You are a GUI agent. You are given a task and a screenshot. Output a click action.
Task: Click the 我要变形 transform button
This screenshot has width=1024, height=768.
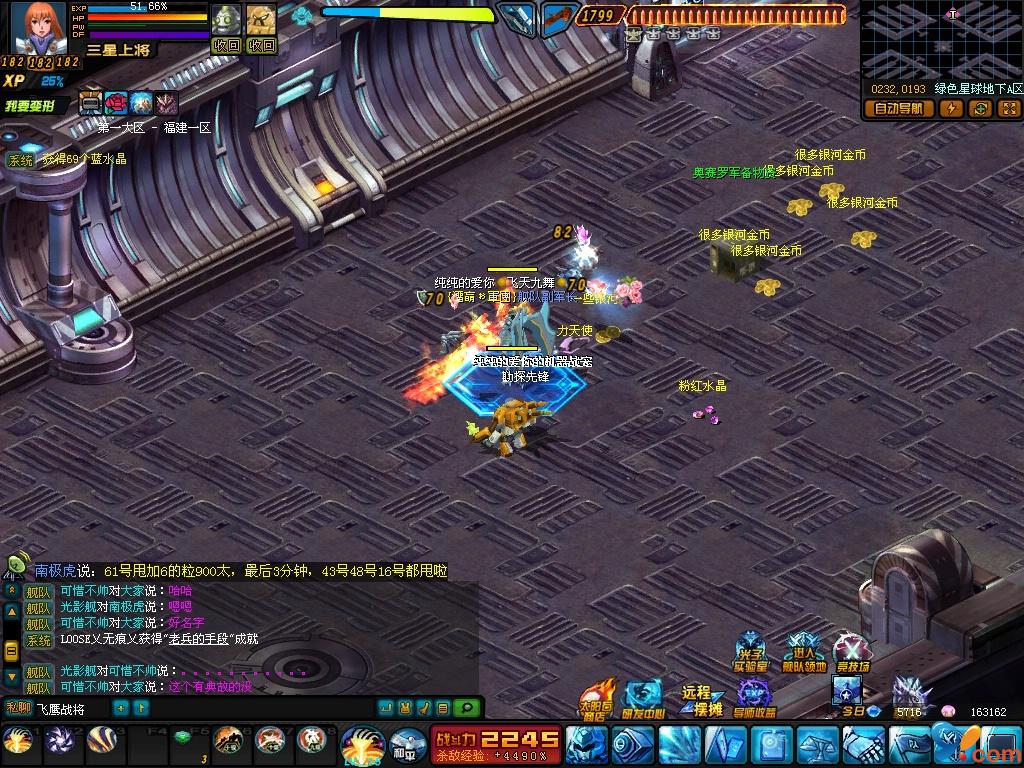click(x=32, y=105)
